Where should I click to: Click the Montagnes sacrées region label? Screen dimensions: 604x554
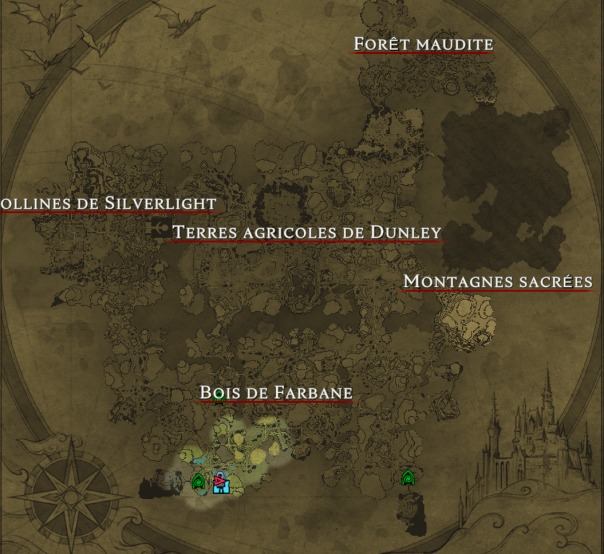pyautogui.click(x=498, y=282)
